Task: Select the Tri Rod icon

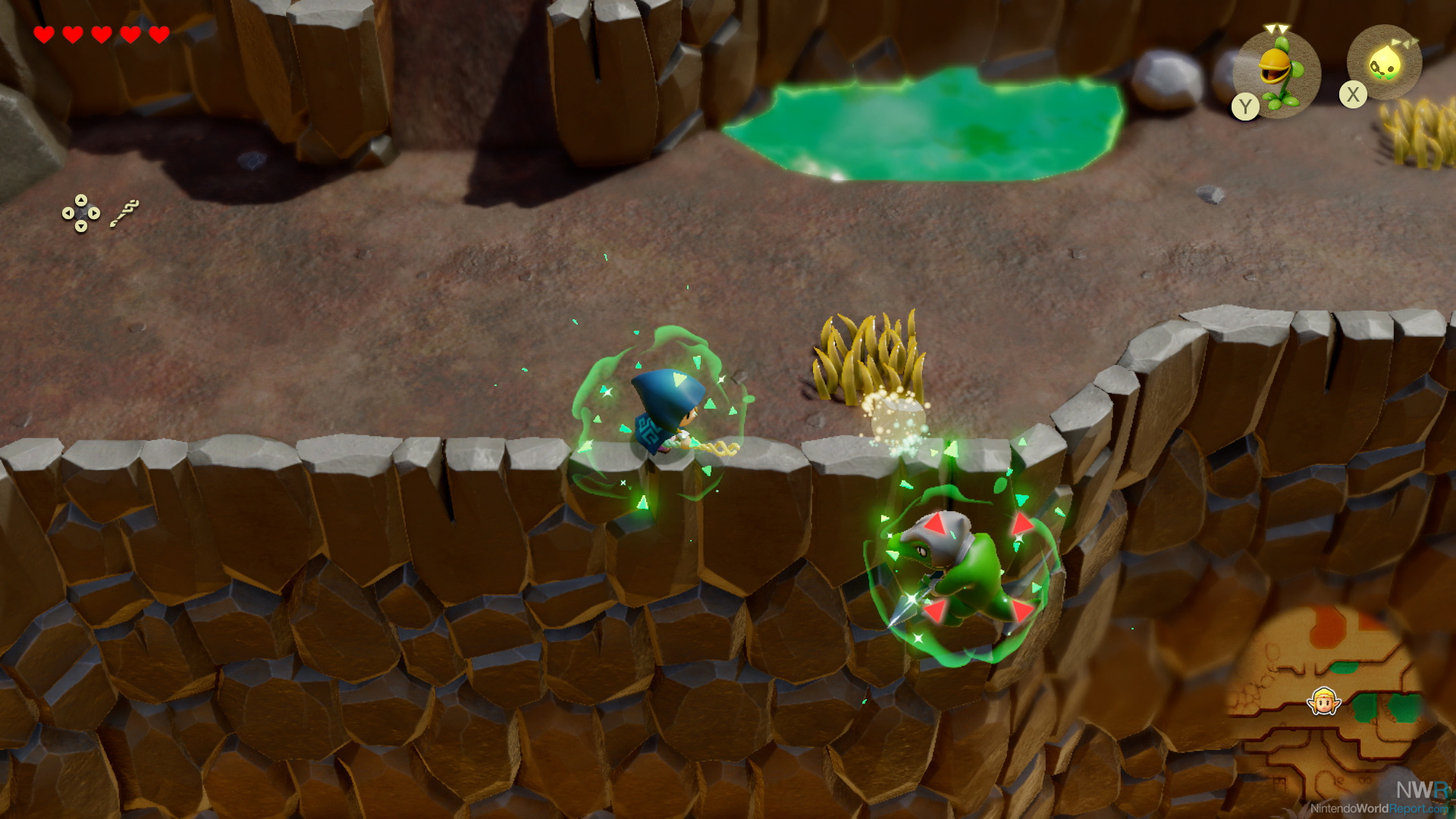Action: [x=124, y=213]
